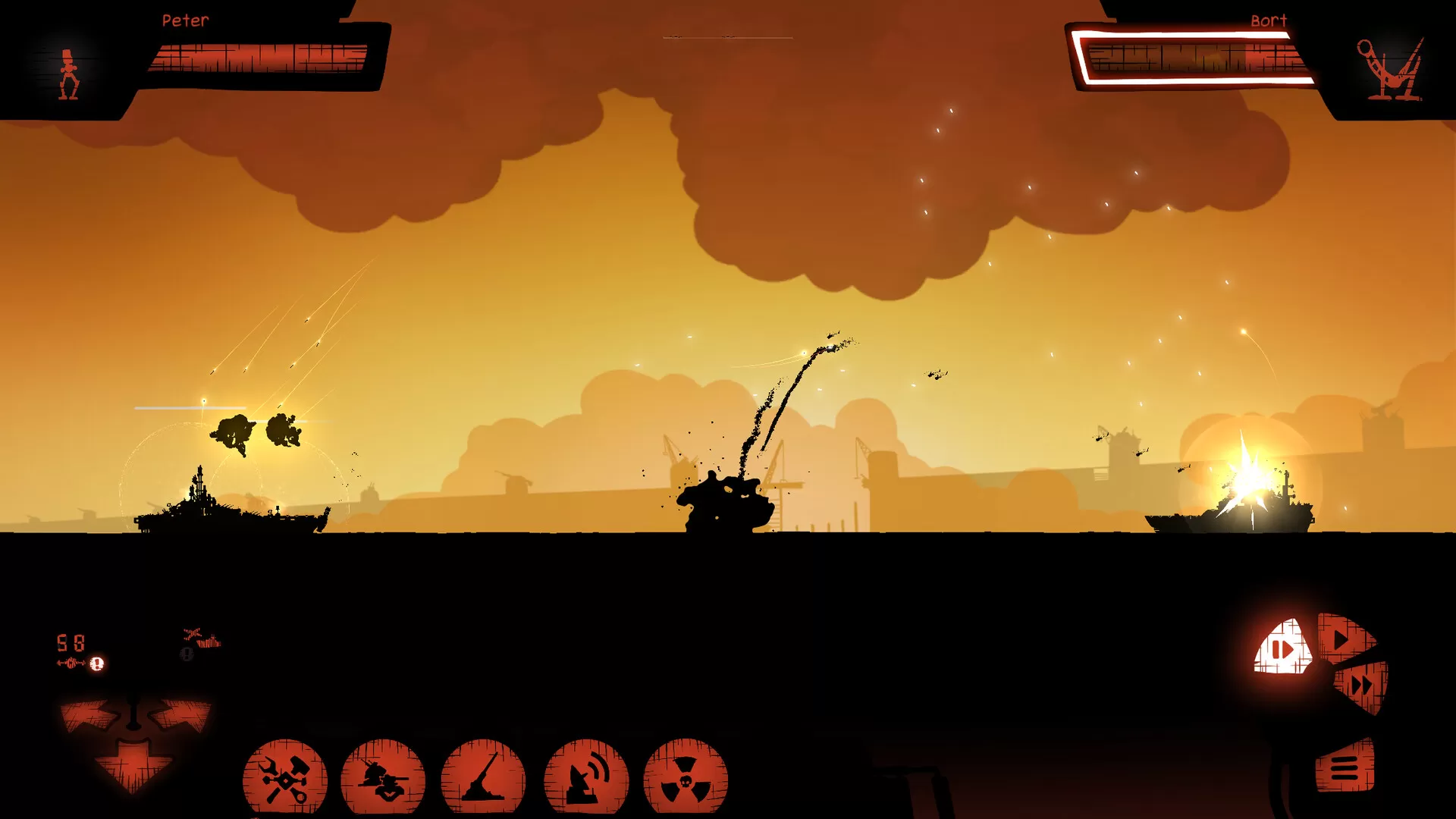1456x819 pixels.
Task: Set game speed to normal play
Action: click(1344, 639)
